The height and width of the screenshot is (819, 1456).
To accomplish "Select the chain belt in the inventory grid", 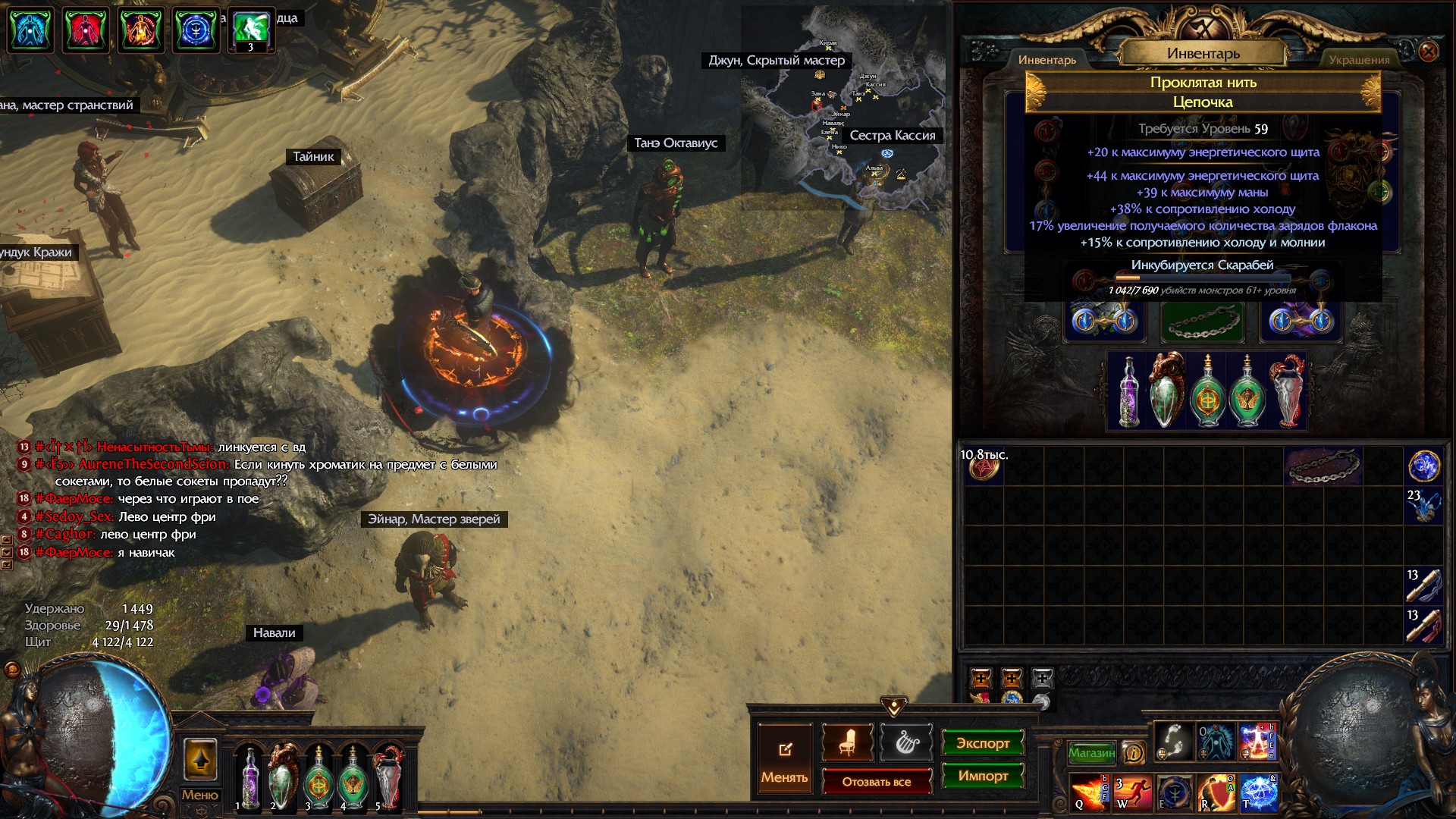I will click(1323, 466).
